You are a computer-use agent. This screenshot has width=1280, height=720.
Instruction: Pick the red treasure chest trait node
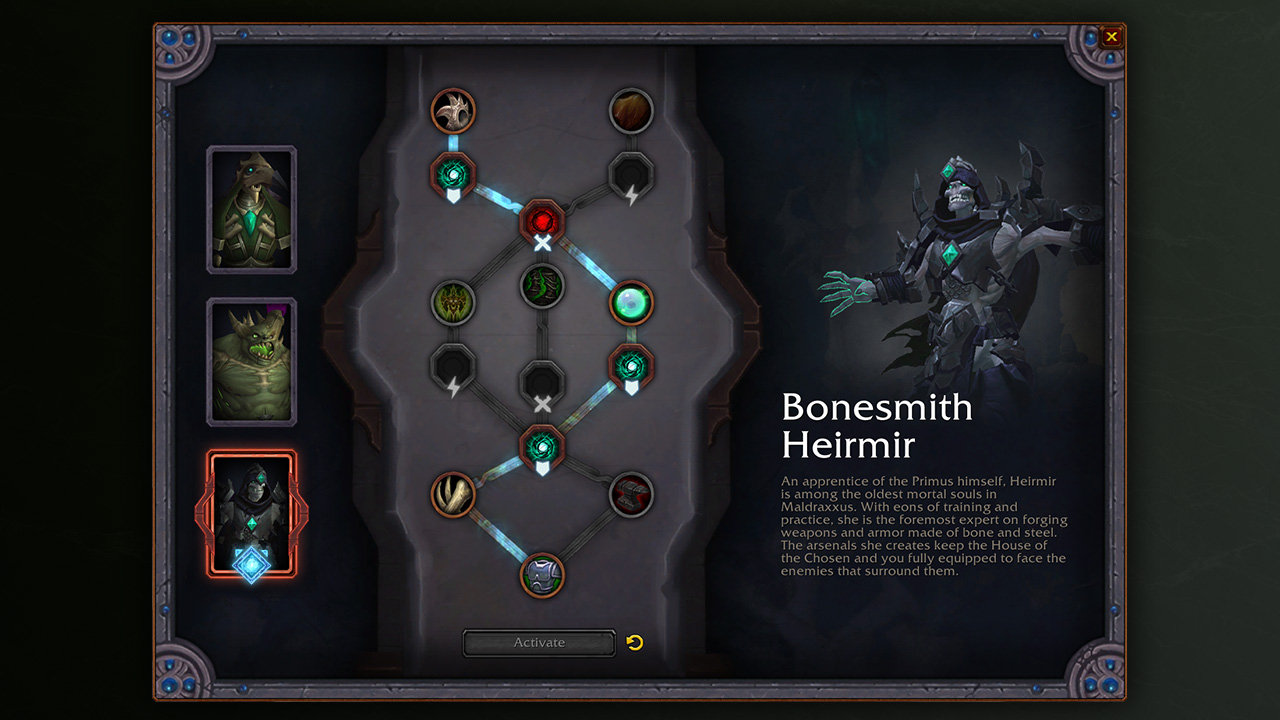click(631, 494)
